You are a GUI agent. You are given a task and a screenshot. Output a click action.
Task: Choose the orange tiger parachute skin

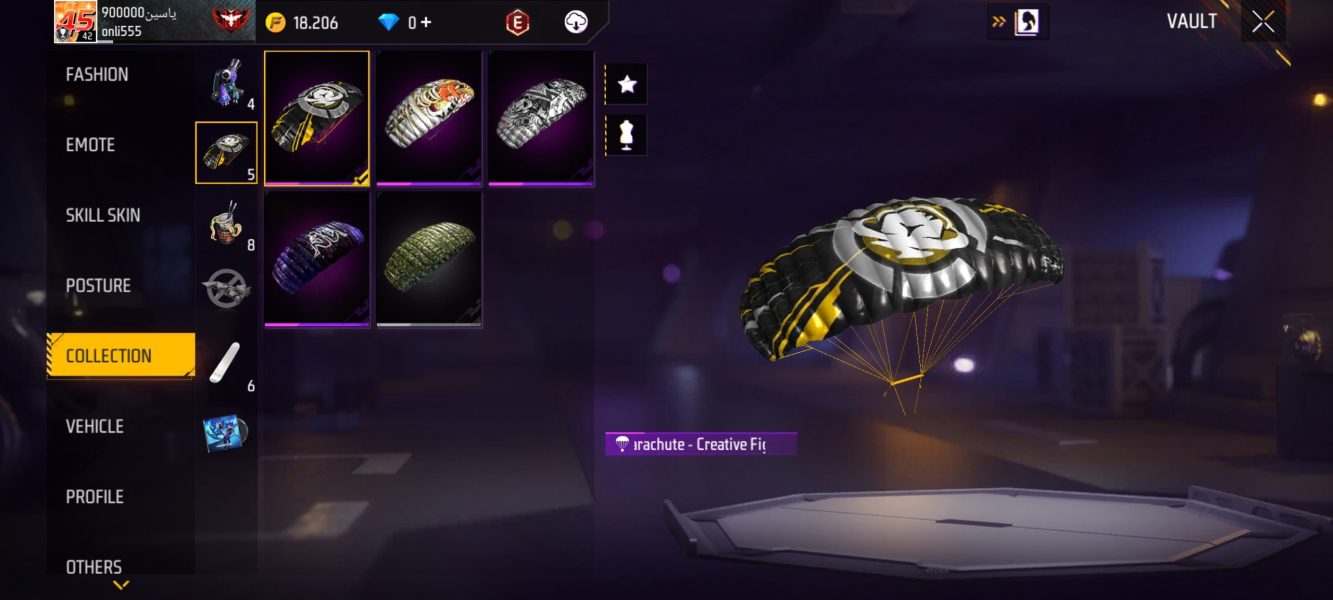429,117
